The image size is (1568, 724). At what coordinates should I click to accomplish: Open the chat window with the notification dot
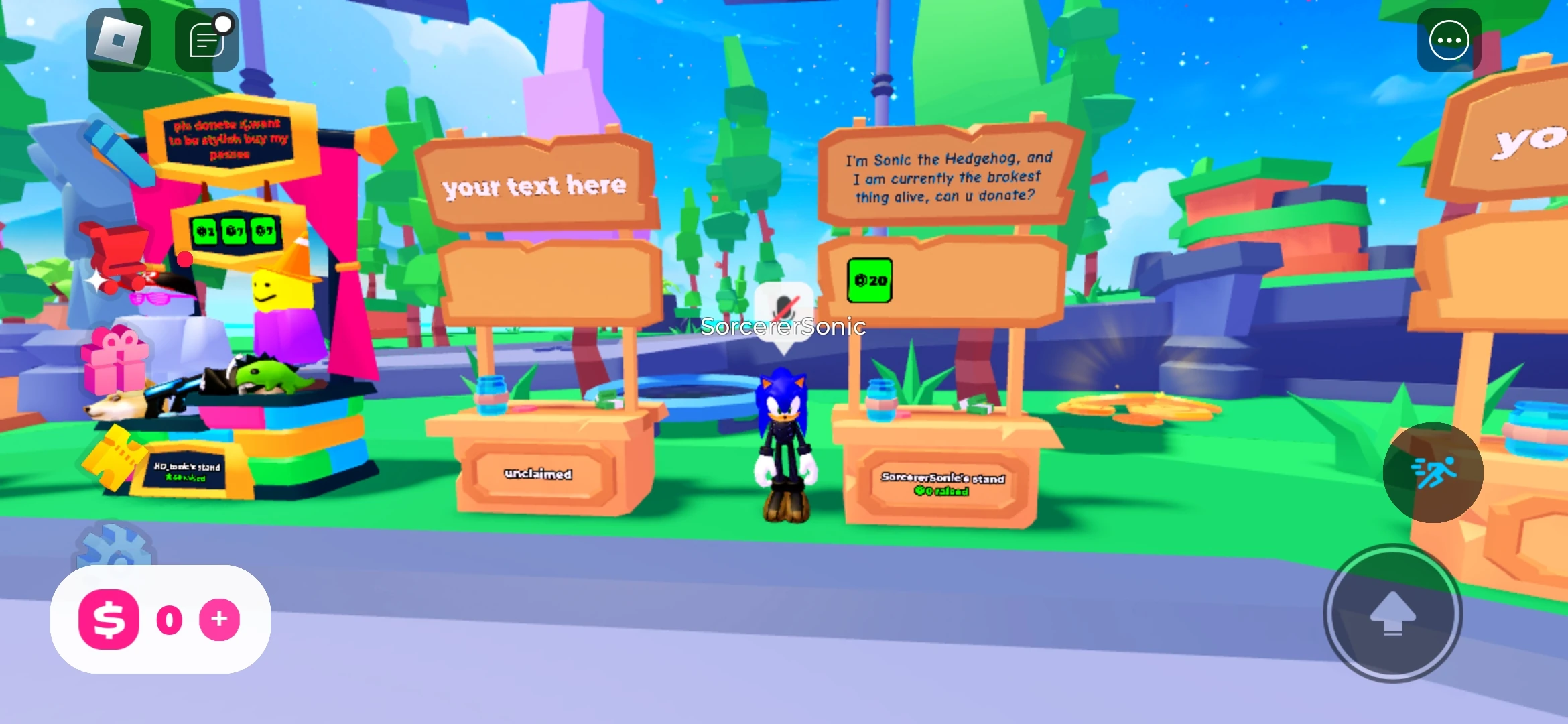[x=206, y=39]
